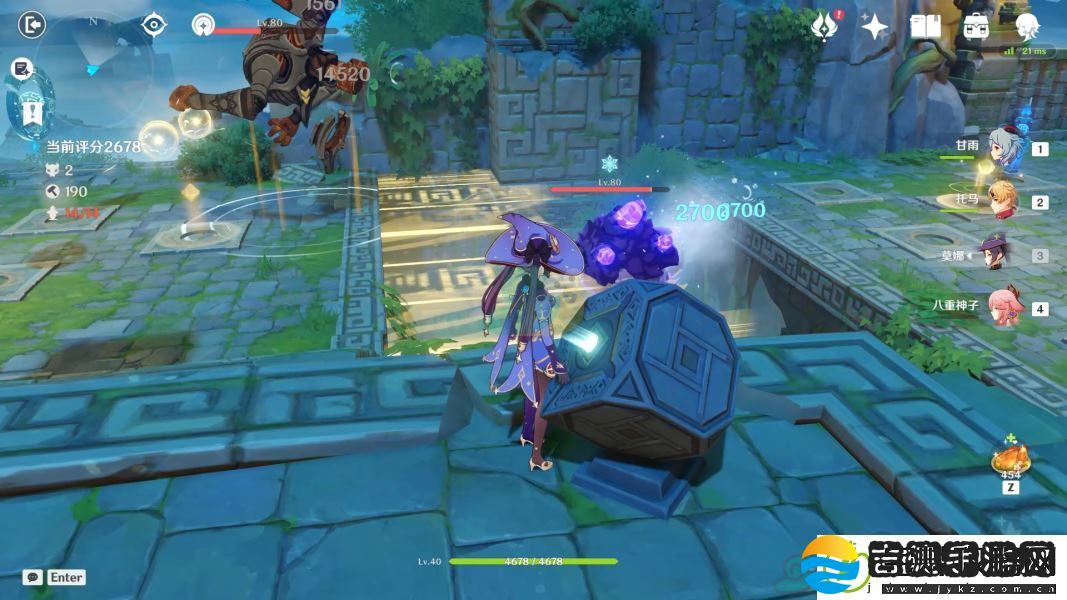The image size is (1067, 600).
Task: Open the note with sparkle icon
Action: click(x=21, y=68)
